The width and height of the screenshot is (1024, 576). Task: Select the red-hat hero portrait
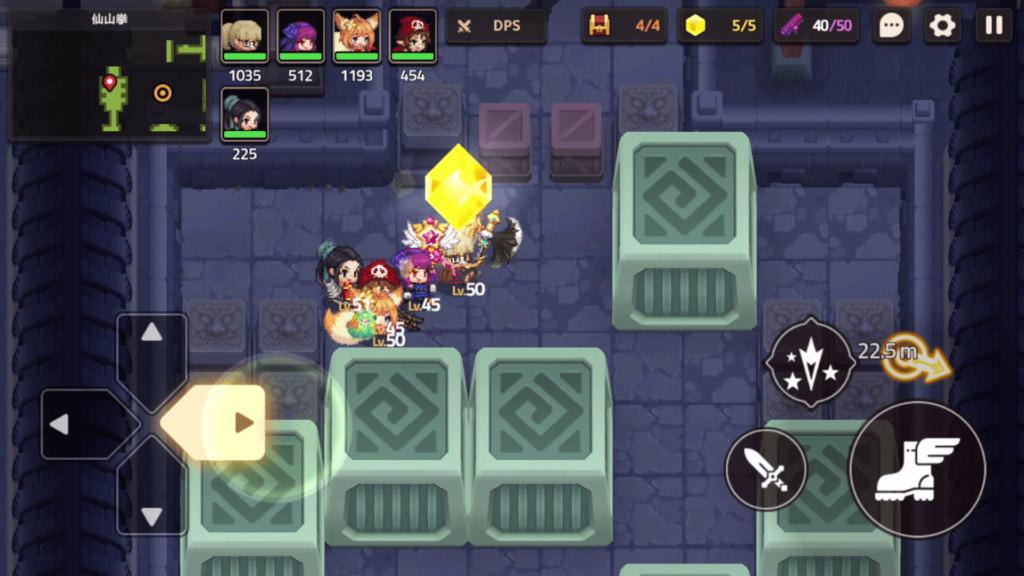pyautogui.click(x=412, y=37)
